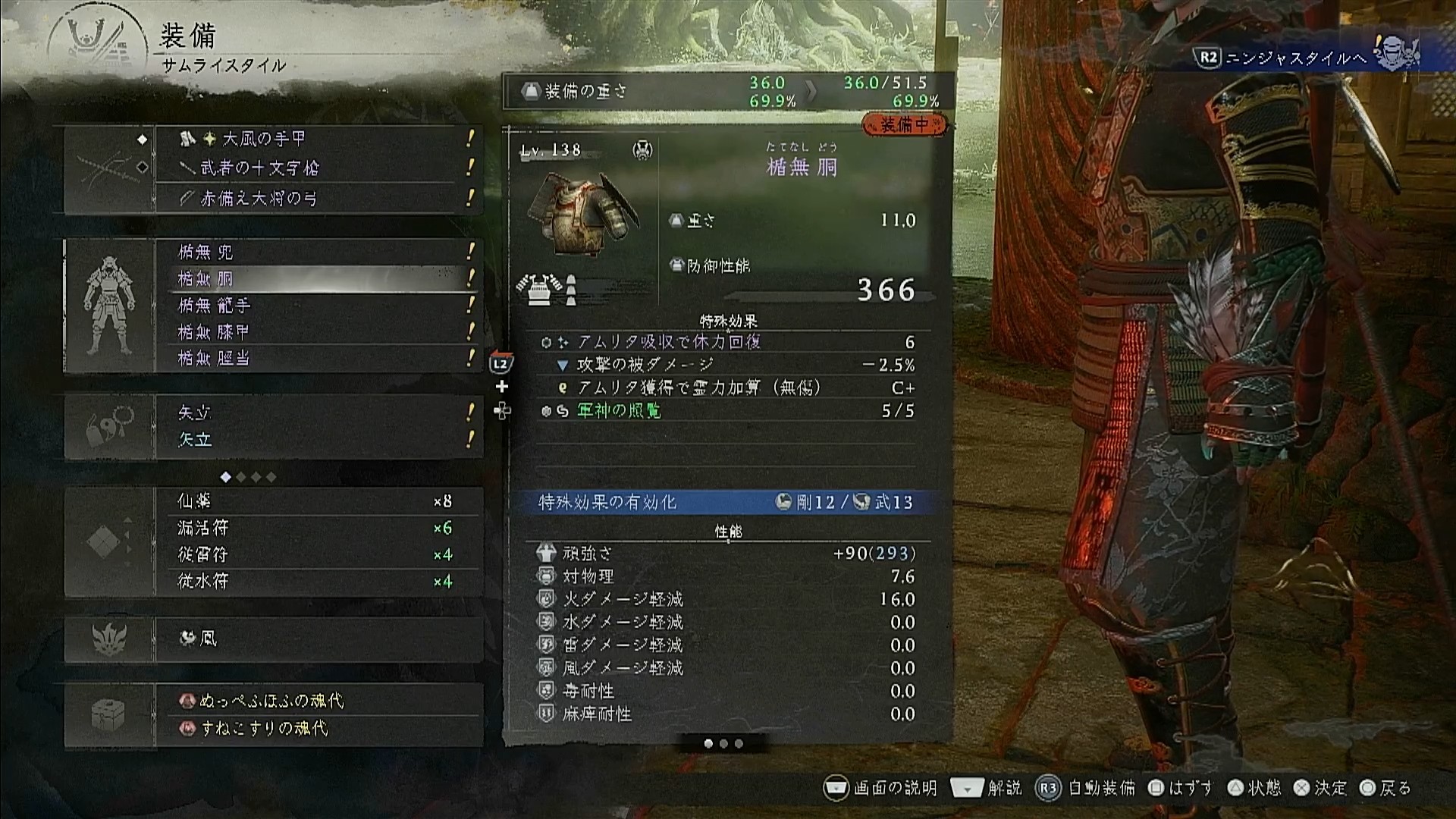
Task: Open the 楯無 脛当 greaves slot
Action: tap(317, 359)
